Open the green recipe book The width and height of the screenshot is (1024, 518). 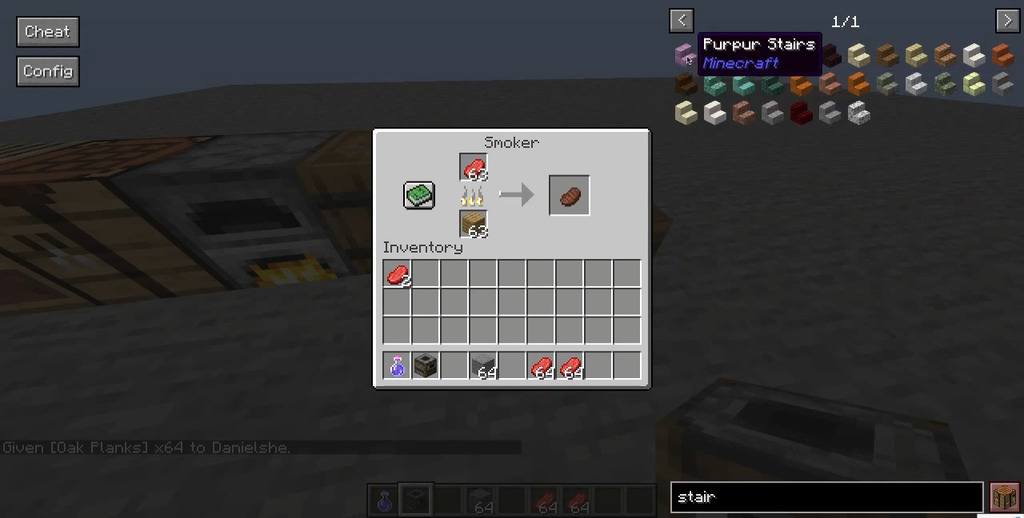419,195
